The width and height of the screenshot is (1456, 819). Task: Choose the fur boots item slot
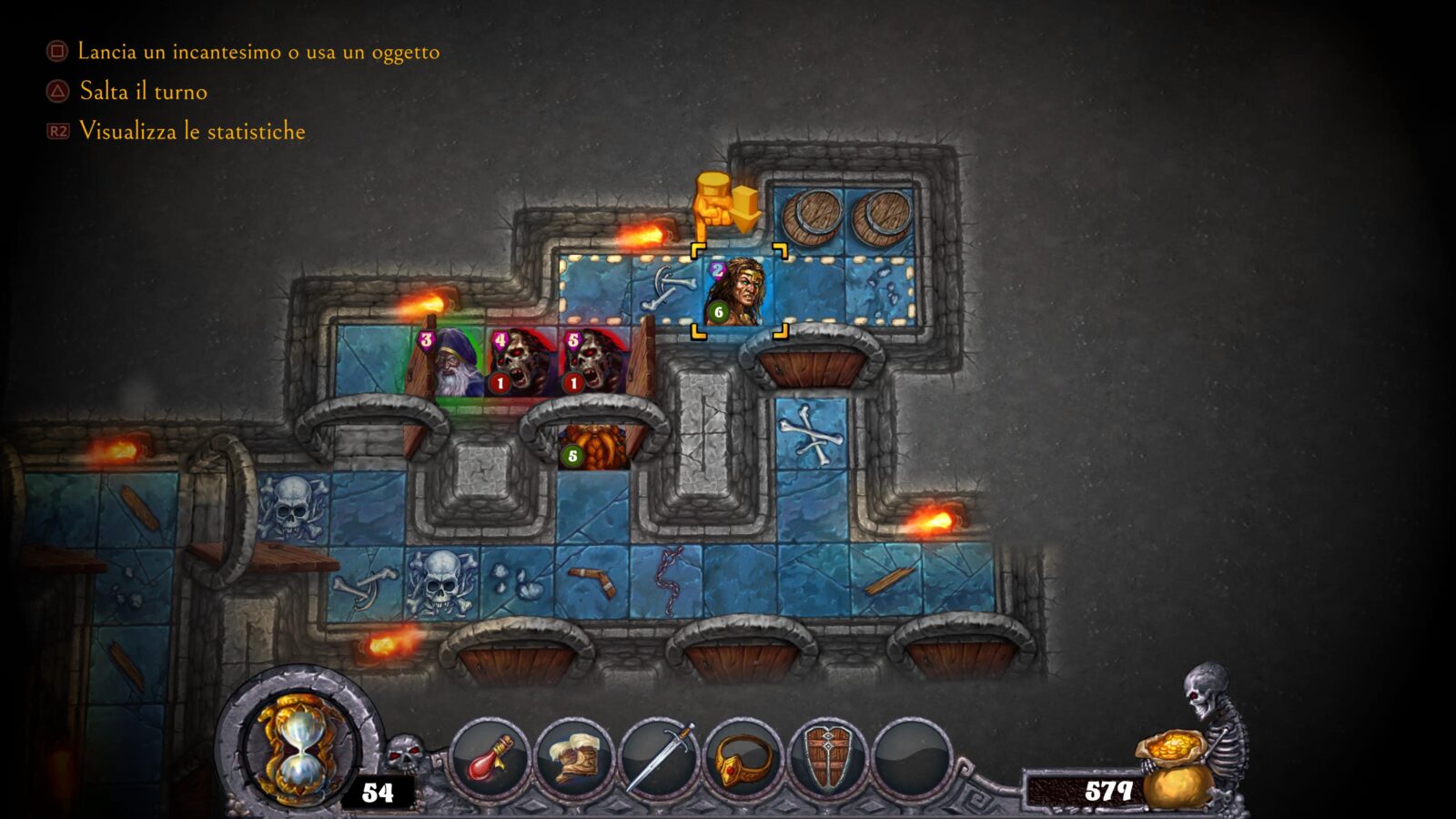[x=573, y=759]
